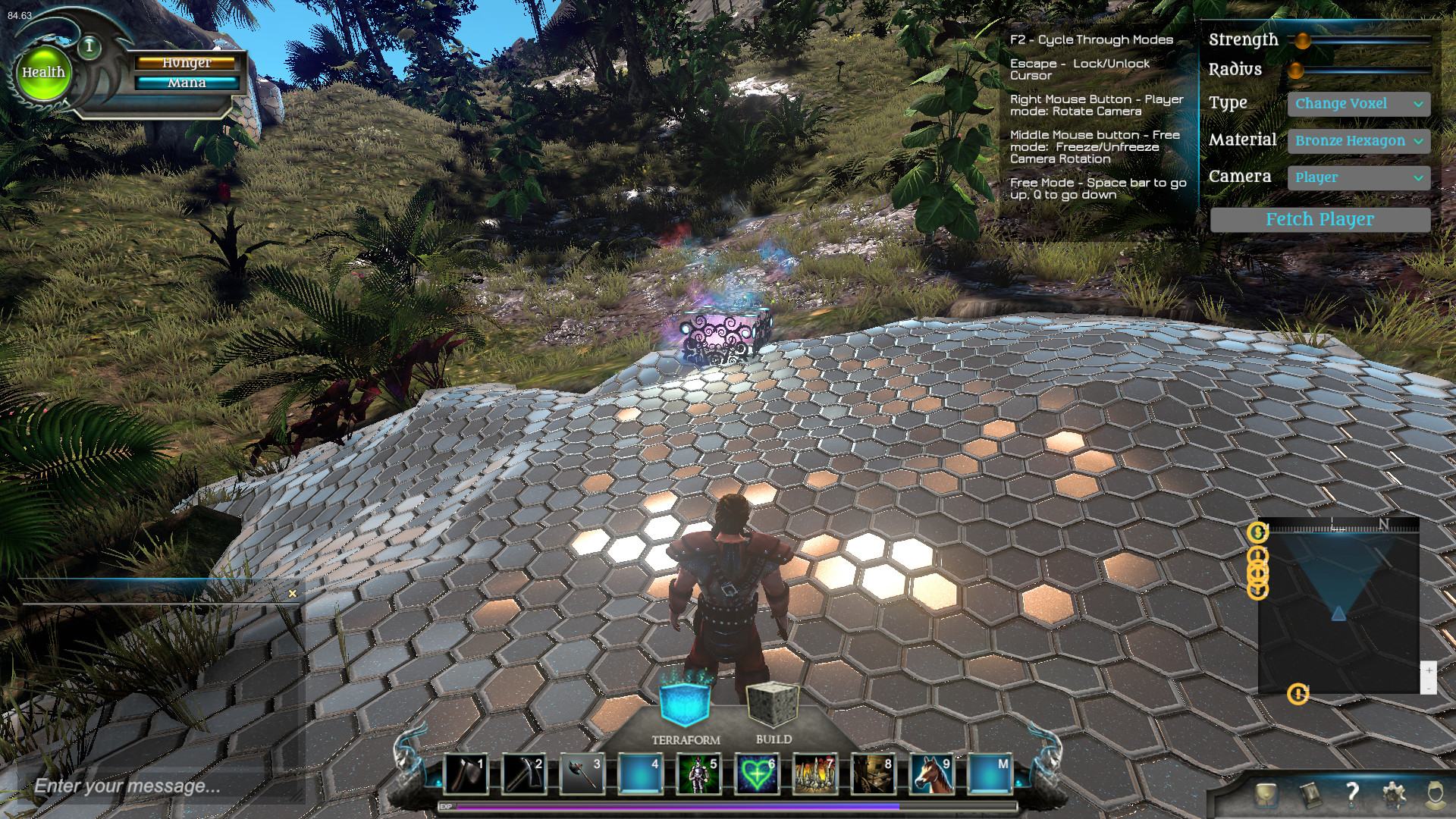1456x819 pixels.
Task: Open the Camera dropdown set to Player
Action: (x=1358, y=177)
